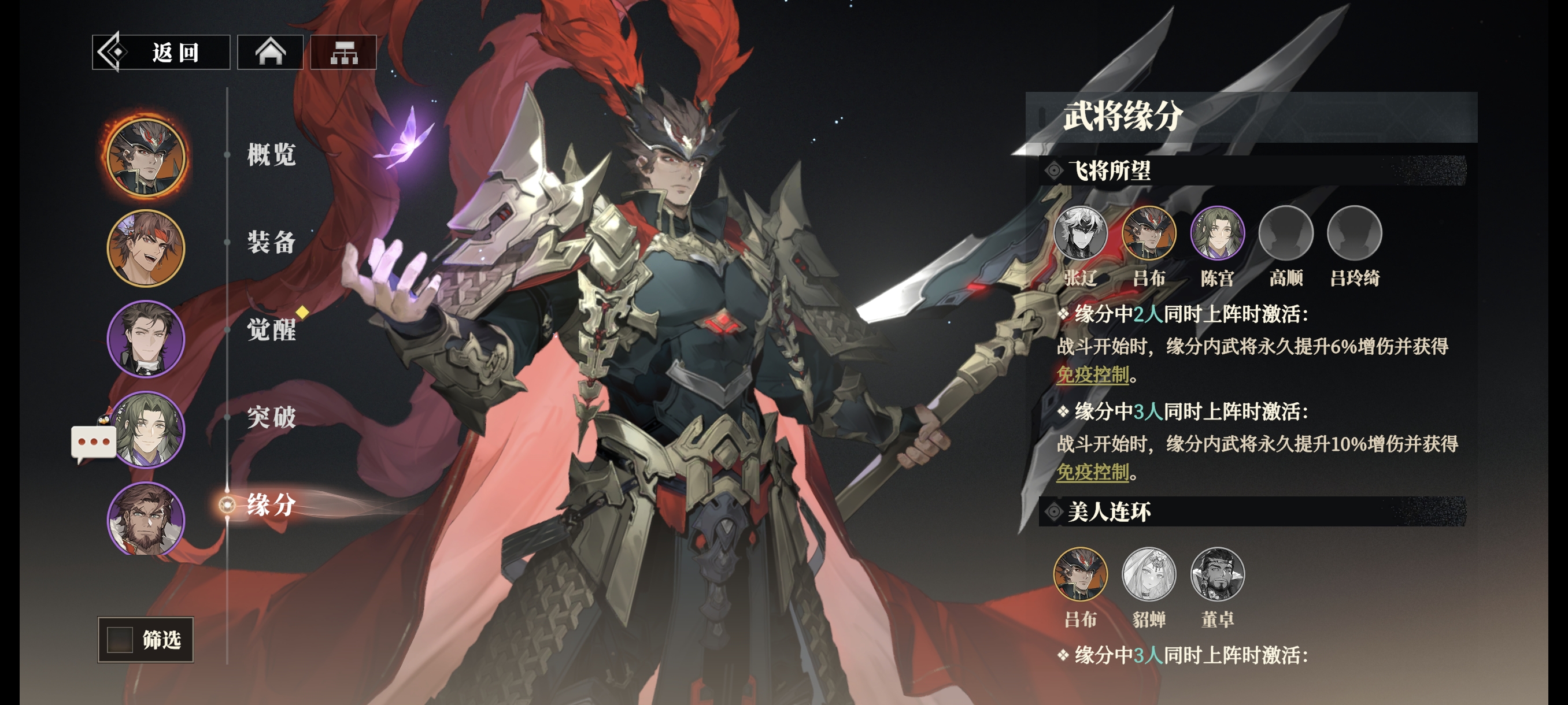Image resolution: width=1568 pixels, height=705 pixels.
Task: Choose the bearded brown-haired hero portrait
Action: click(x=146, y=519)
